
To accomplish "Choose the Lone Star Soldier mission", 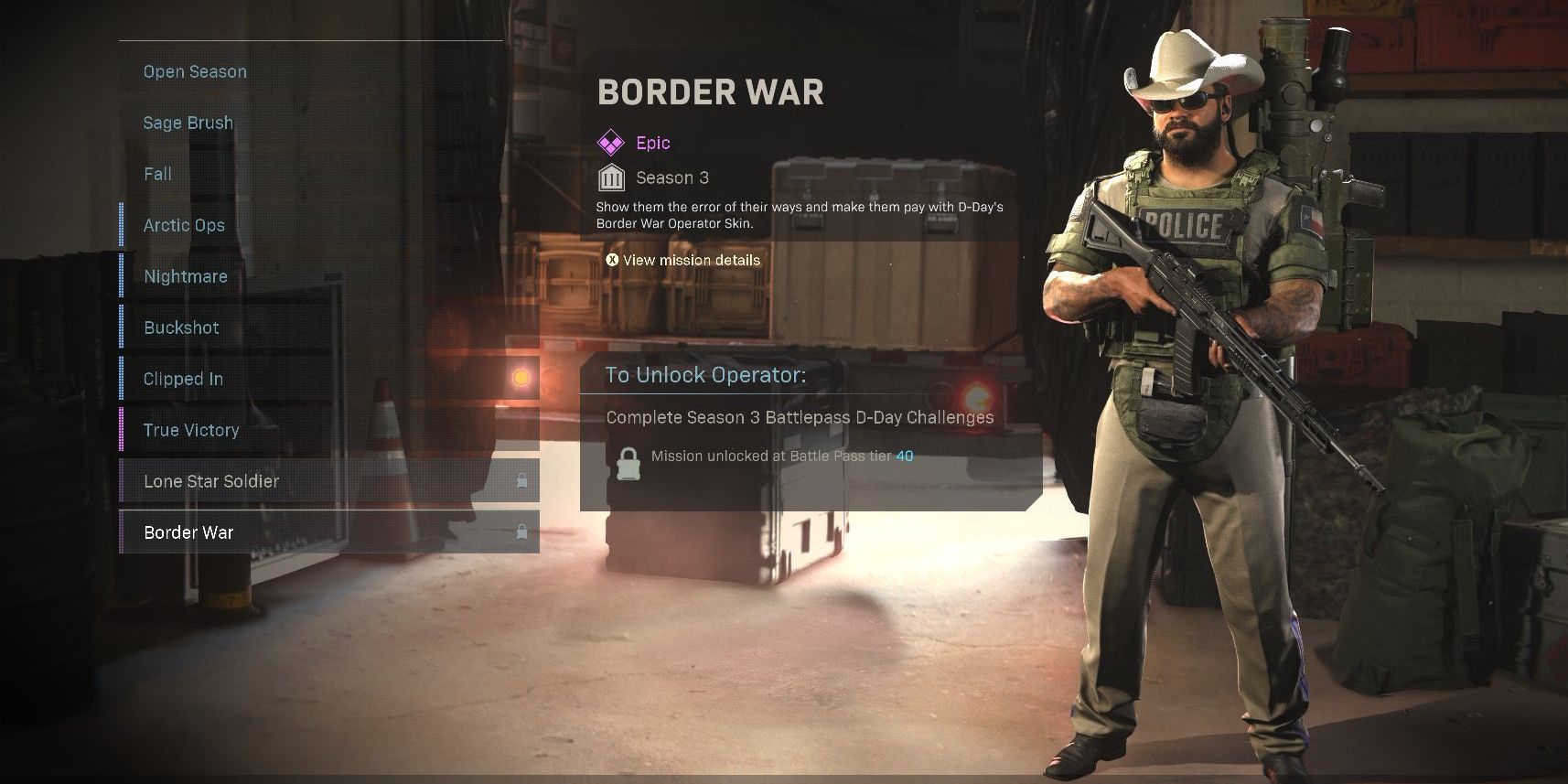I will pyautogui.click(x=211, y=480).
